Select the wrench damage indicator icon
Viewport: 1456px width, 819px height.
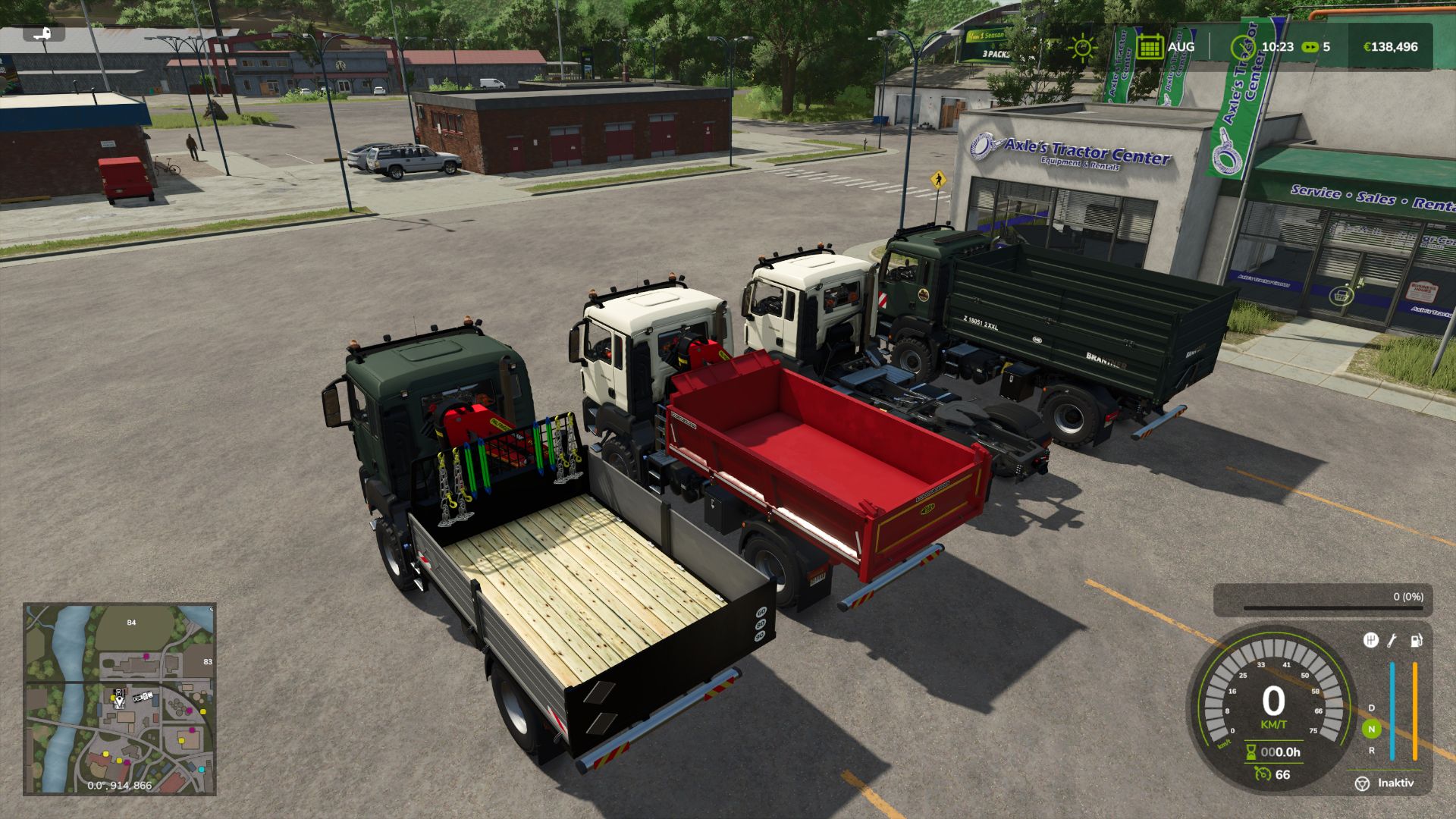[x=1392, y=641]
